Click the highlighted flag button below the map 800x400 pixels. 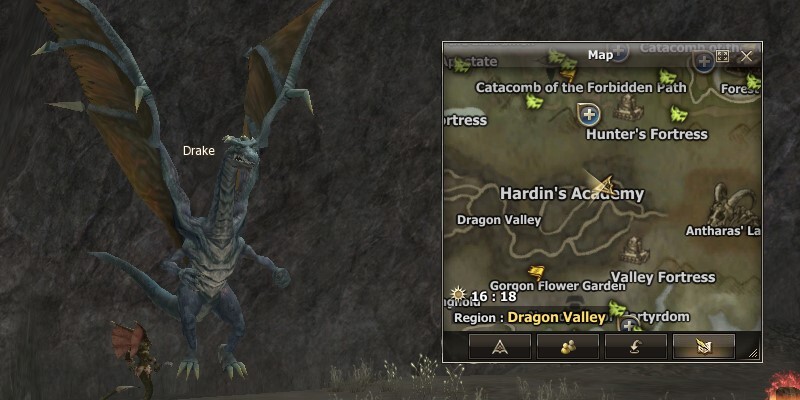tap(703, 346)
